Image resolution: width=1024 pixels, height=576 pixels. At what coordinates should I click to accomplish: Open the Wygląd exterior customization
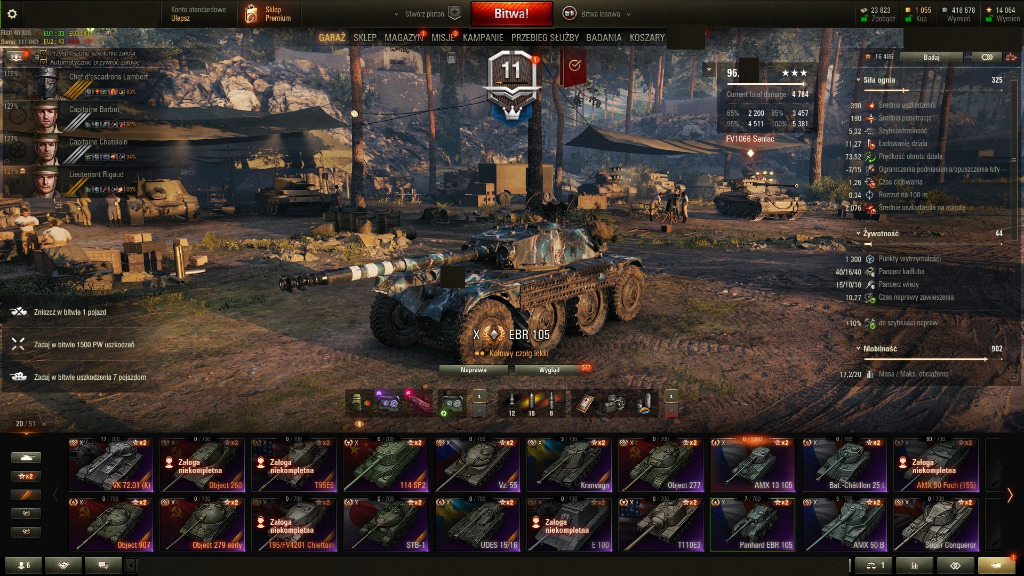click(x=551, y=369)
